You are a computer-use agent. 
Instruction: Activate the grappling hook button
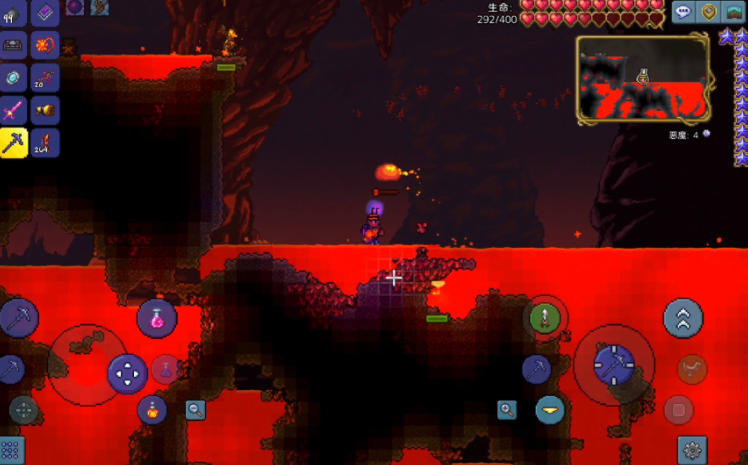(690, 370)
